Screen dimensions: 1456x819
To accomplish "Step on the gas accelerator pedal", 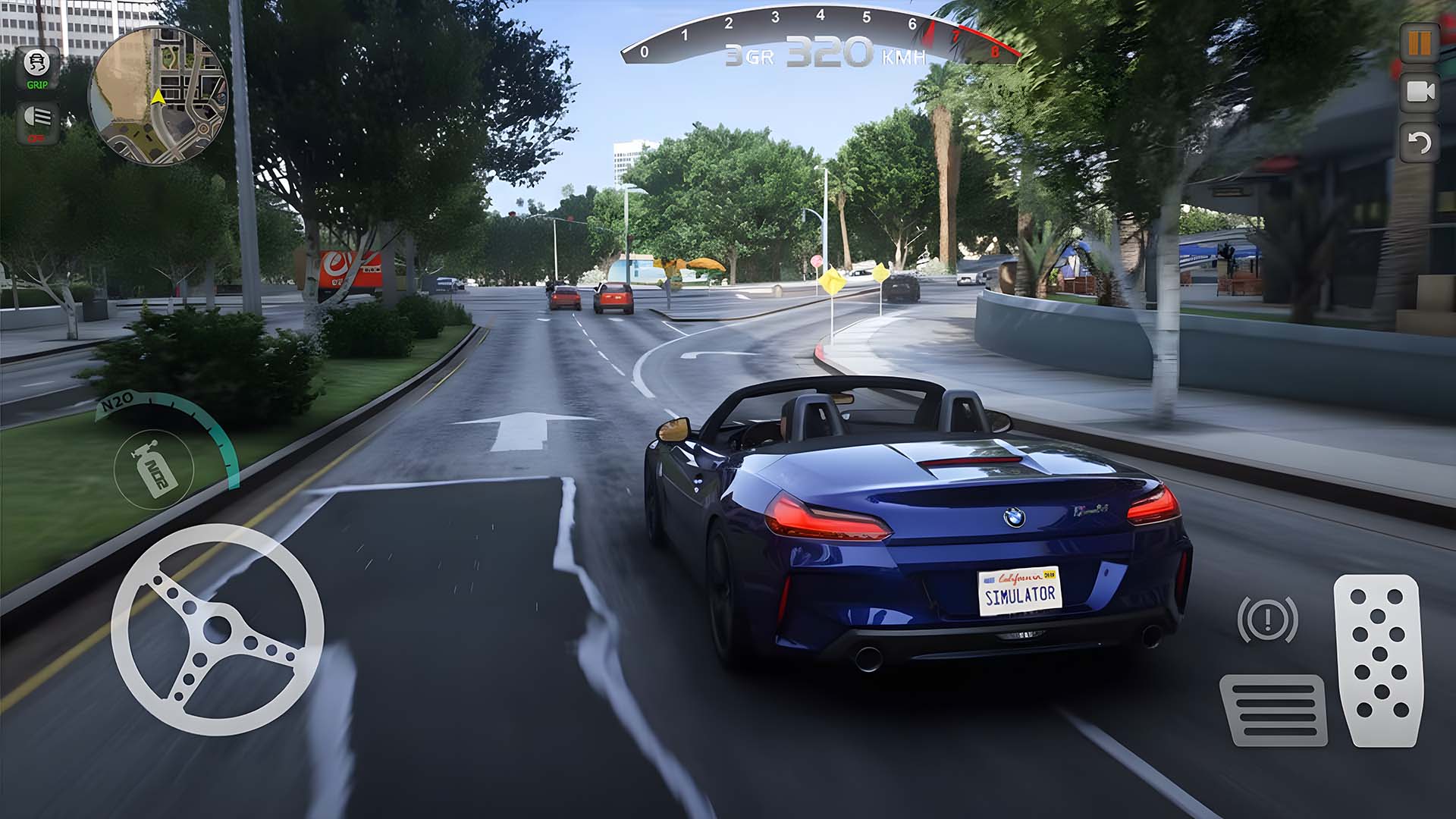I will pos(1378,660).
